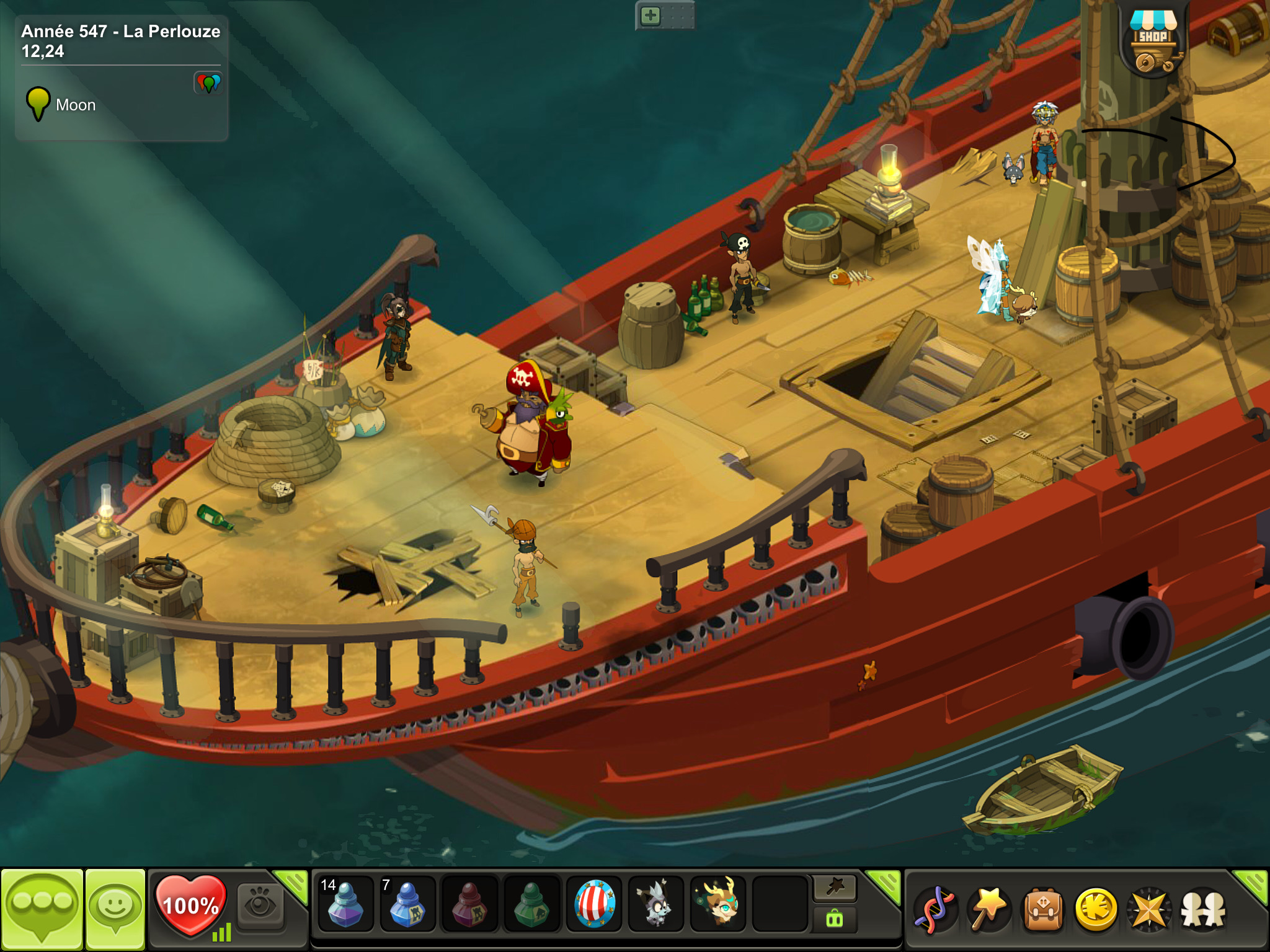Screen dimensions: 1270x952
Task: Open the compass star map
Action: [x=1149, y=910]
